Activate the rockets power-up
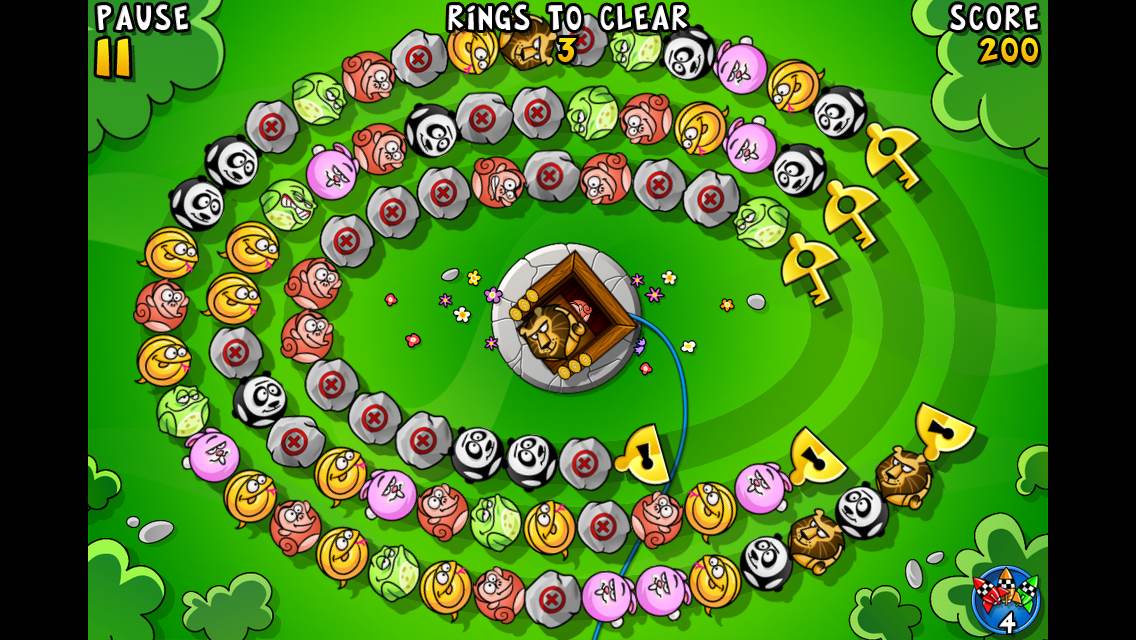 pyautogui.click(x=1006, y=599)
